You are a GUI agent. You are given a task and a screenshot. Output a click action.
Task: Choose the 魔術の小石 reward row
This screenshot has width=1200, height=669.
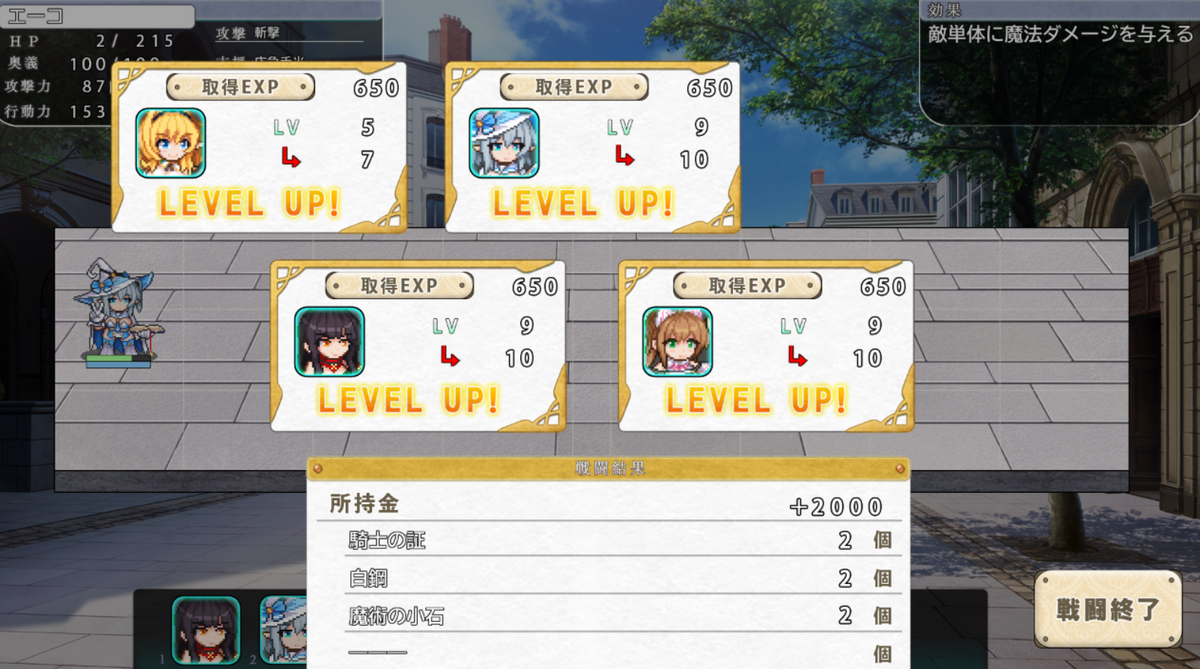click(610, 616)
